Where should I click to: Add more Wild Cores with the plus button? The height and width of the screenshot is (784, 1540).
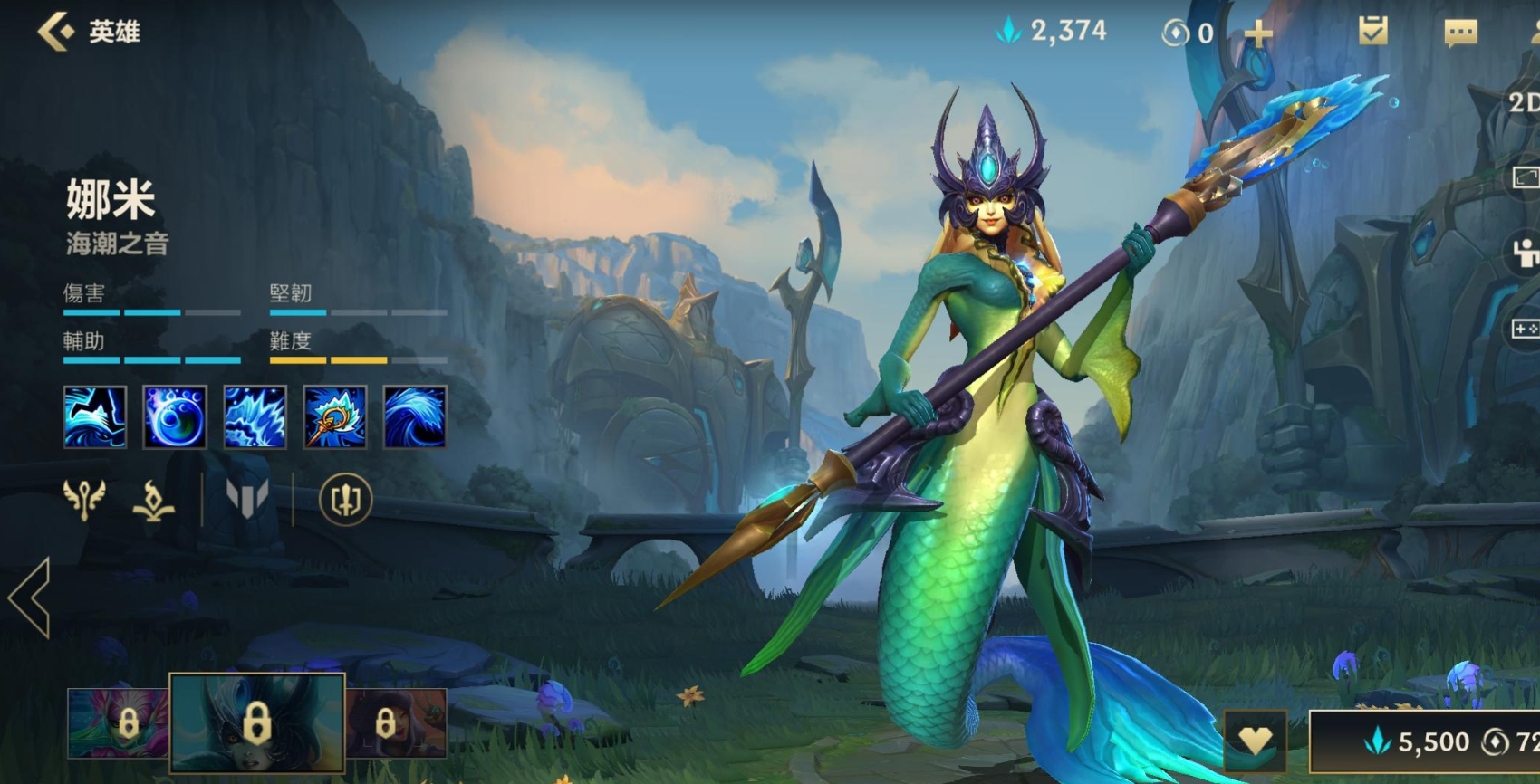point(1257,34)
